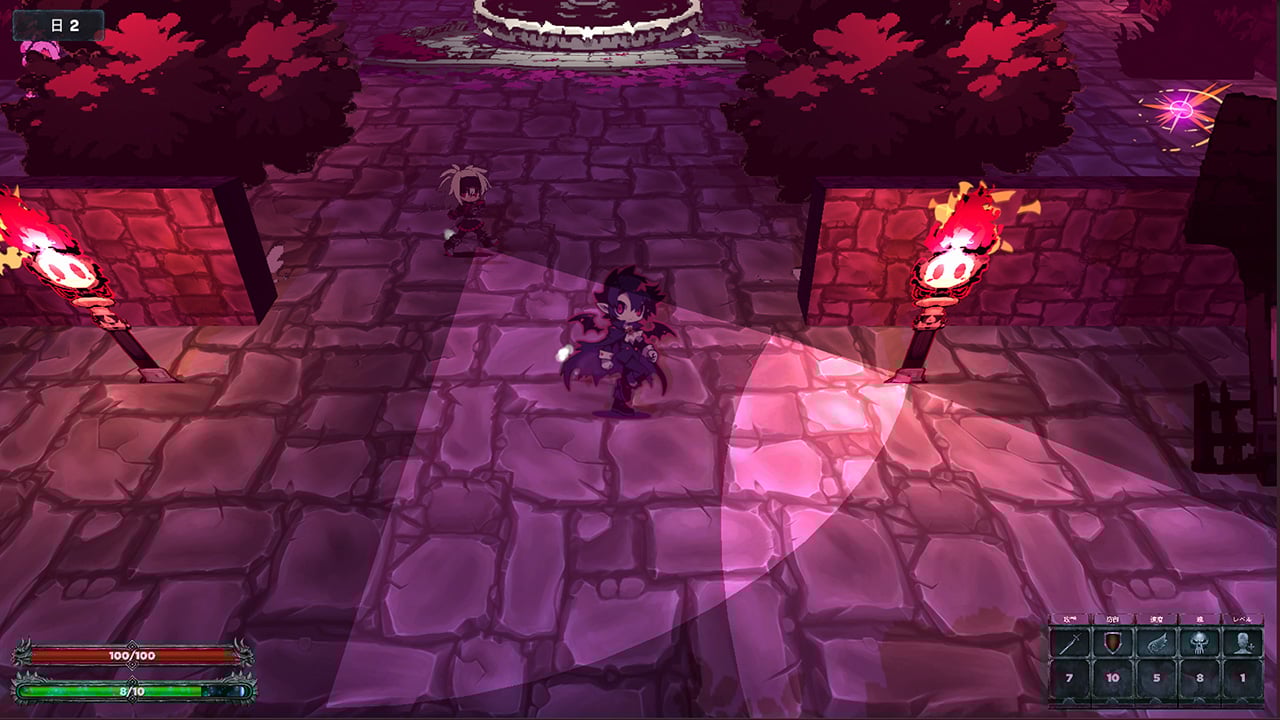Choose the wing speed stat icon
The image size is (1280, 720).
tap(1155, 643)
